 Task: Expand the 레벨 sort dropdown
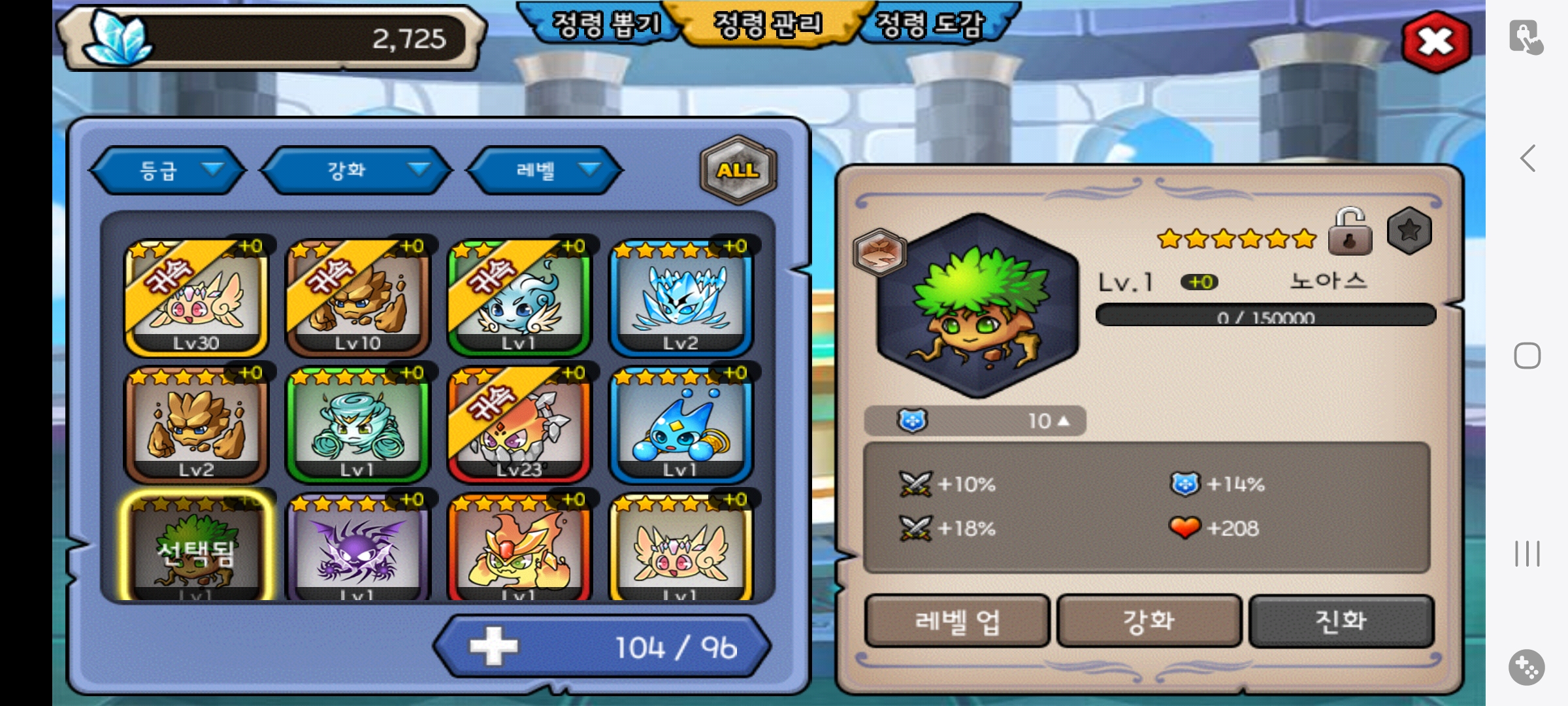545,171
